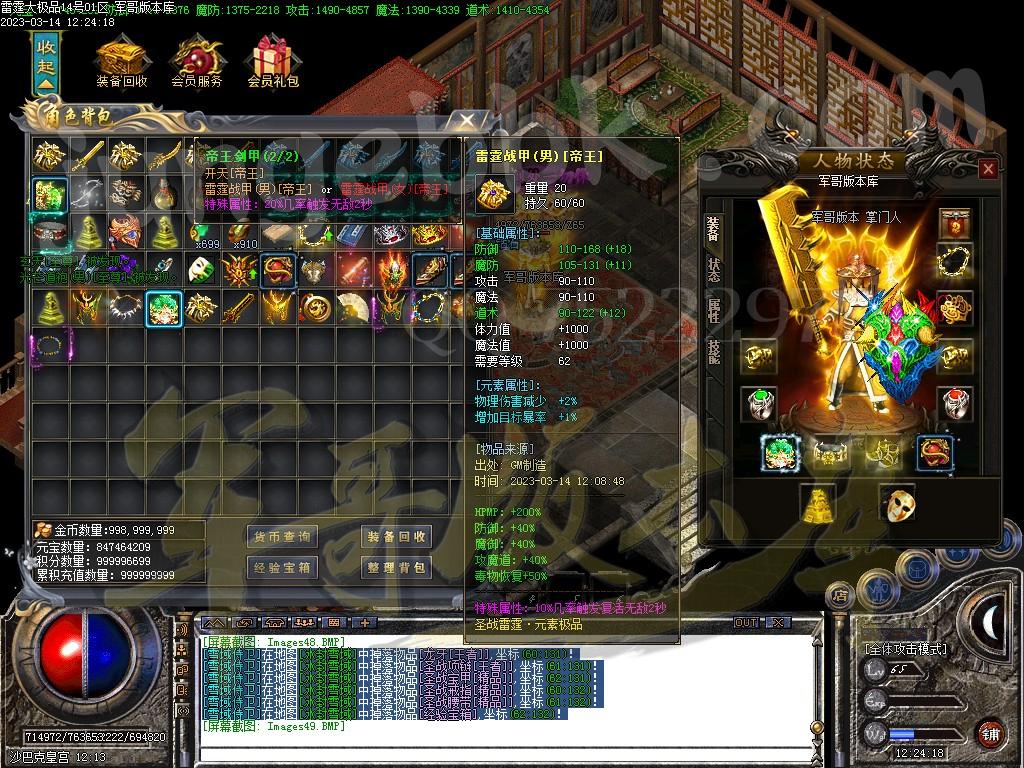This screenshot has height=768, width=1024.
Task: Select the red gem ring slot
Action: [x=955, y=403]
